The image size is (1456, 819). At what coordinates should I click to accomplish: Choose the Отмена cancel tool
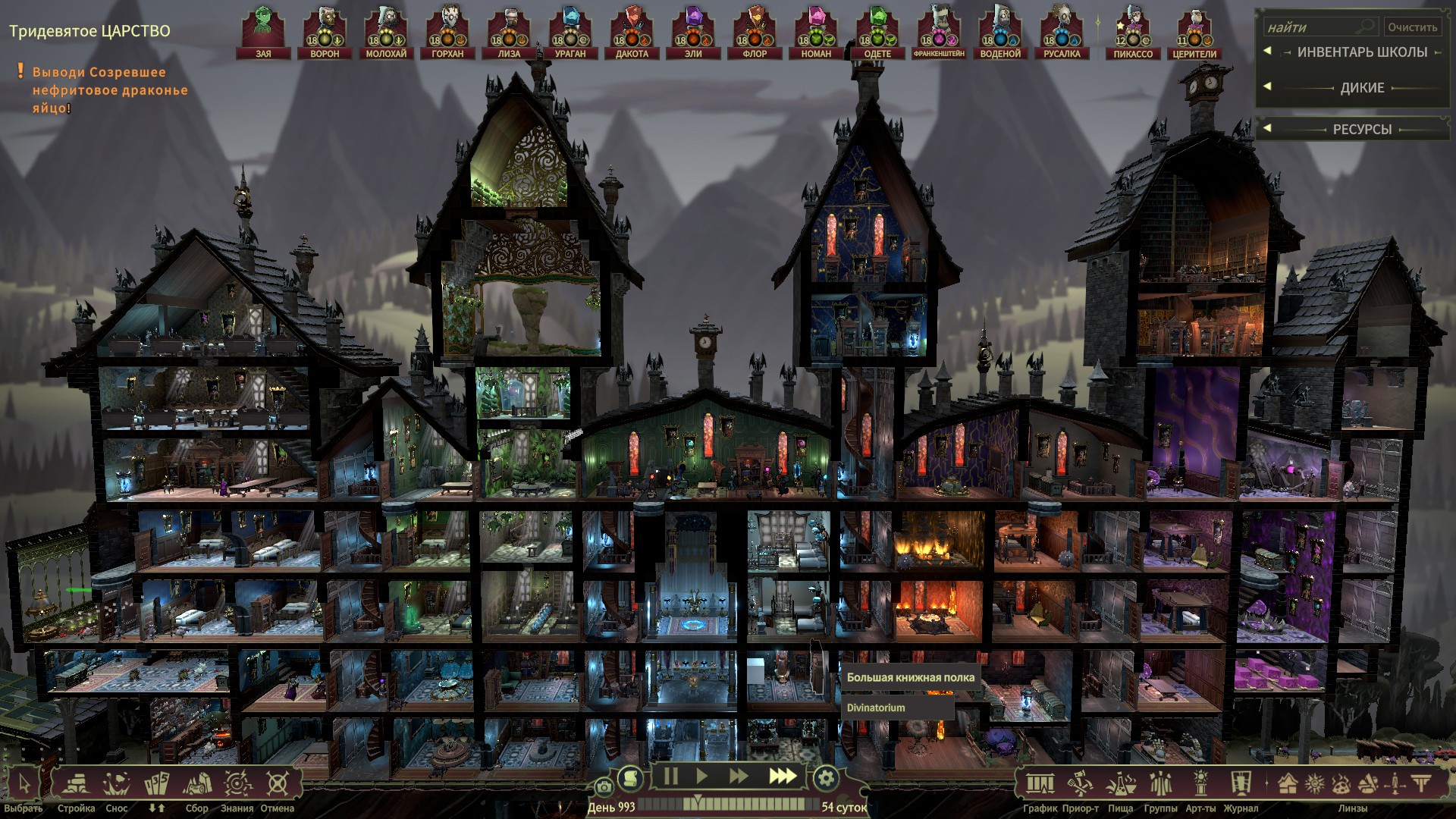click(x=278, y=785)
